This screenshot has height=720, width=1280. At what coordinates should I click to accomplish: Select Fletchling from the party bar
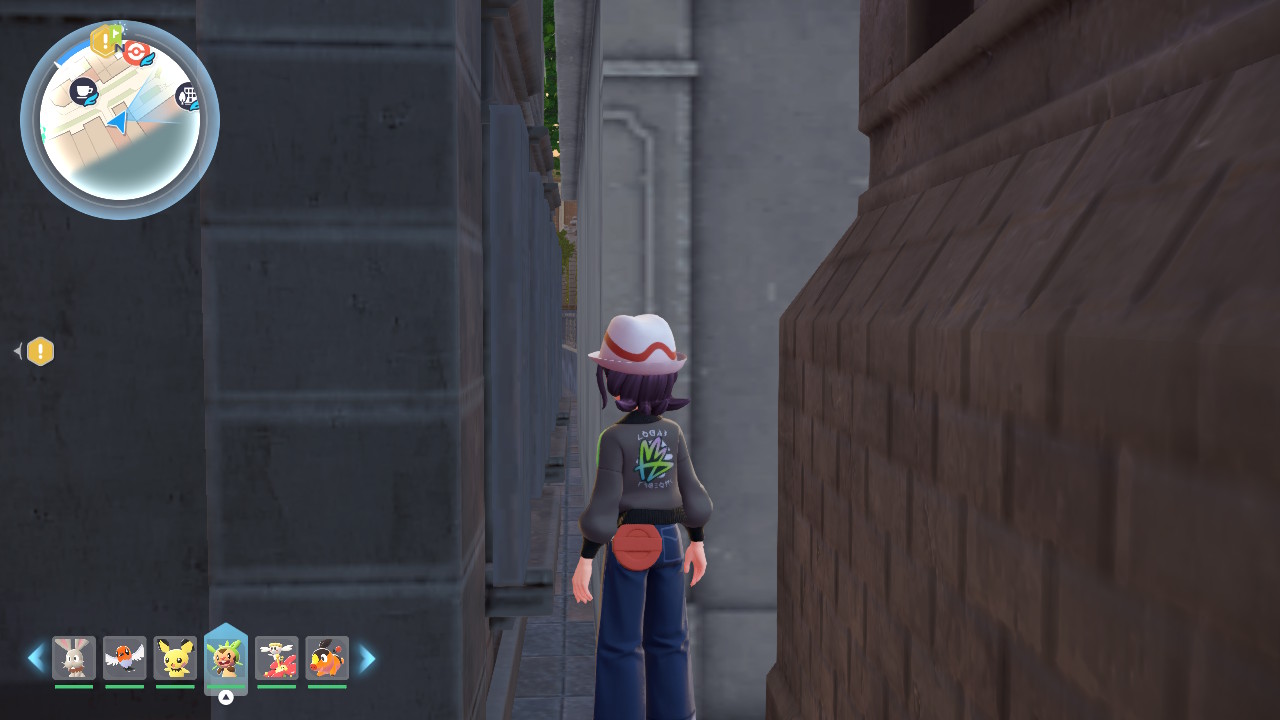point(125,658)
